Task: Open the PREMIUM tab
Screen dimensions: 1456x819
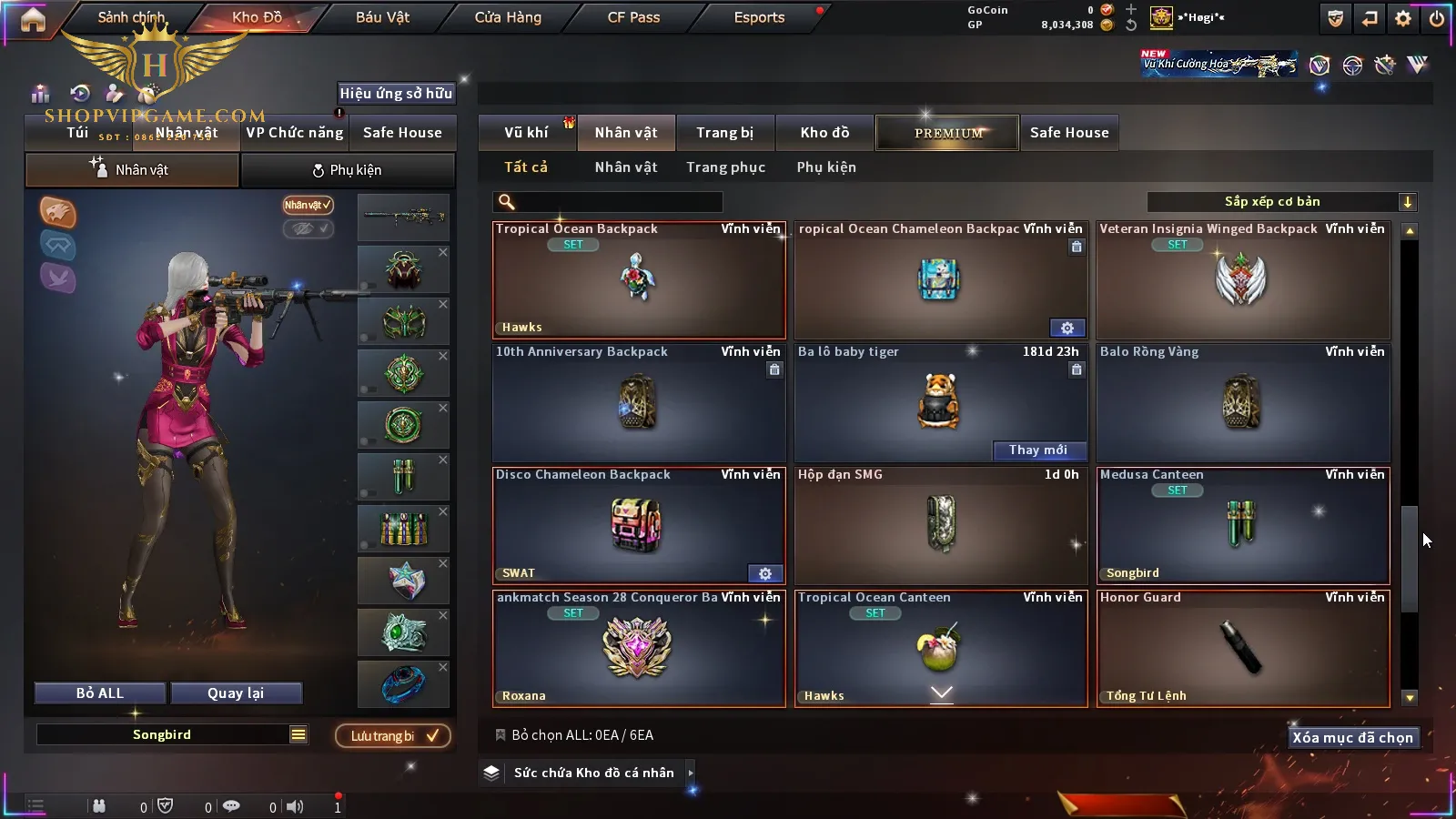Action: 947,133
